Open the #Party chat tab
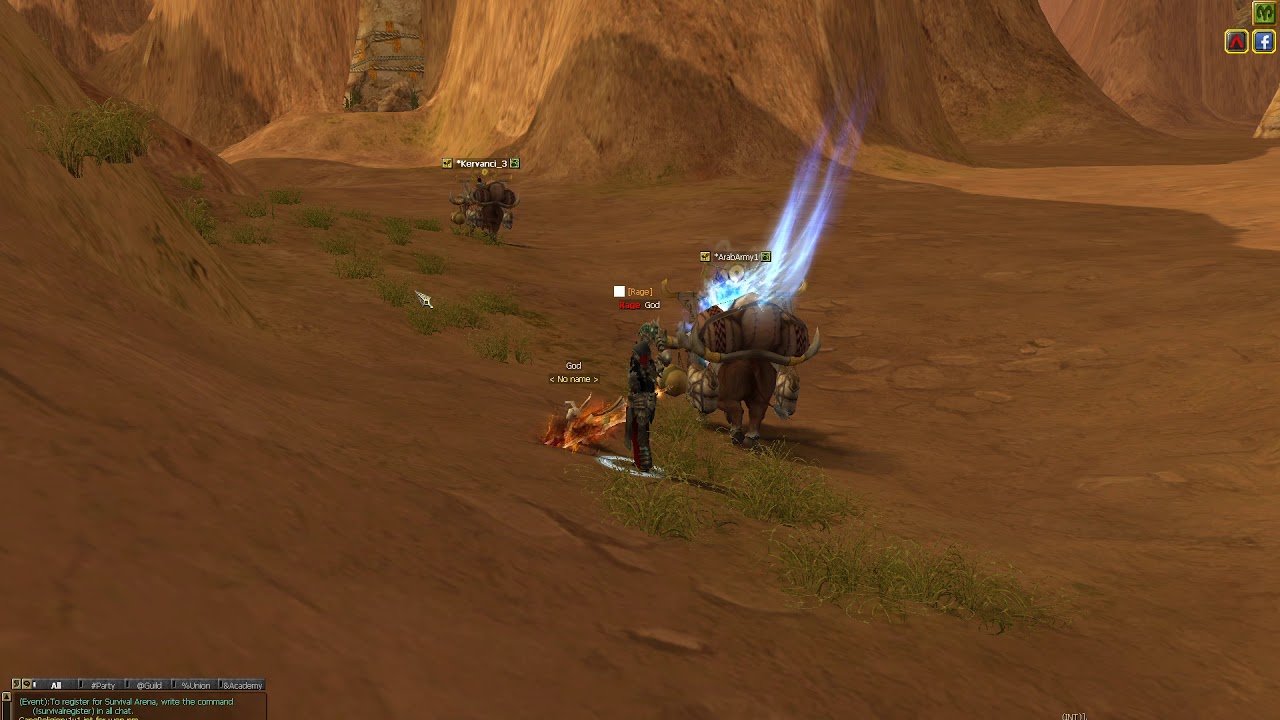 pos(102,685)
